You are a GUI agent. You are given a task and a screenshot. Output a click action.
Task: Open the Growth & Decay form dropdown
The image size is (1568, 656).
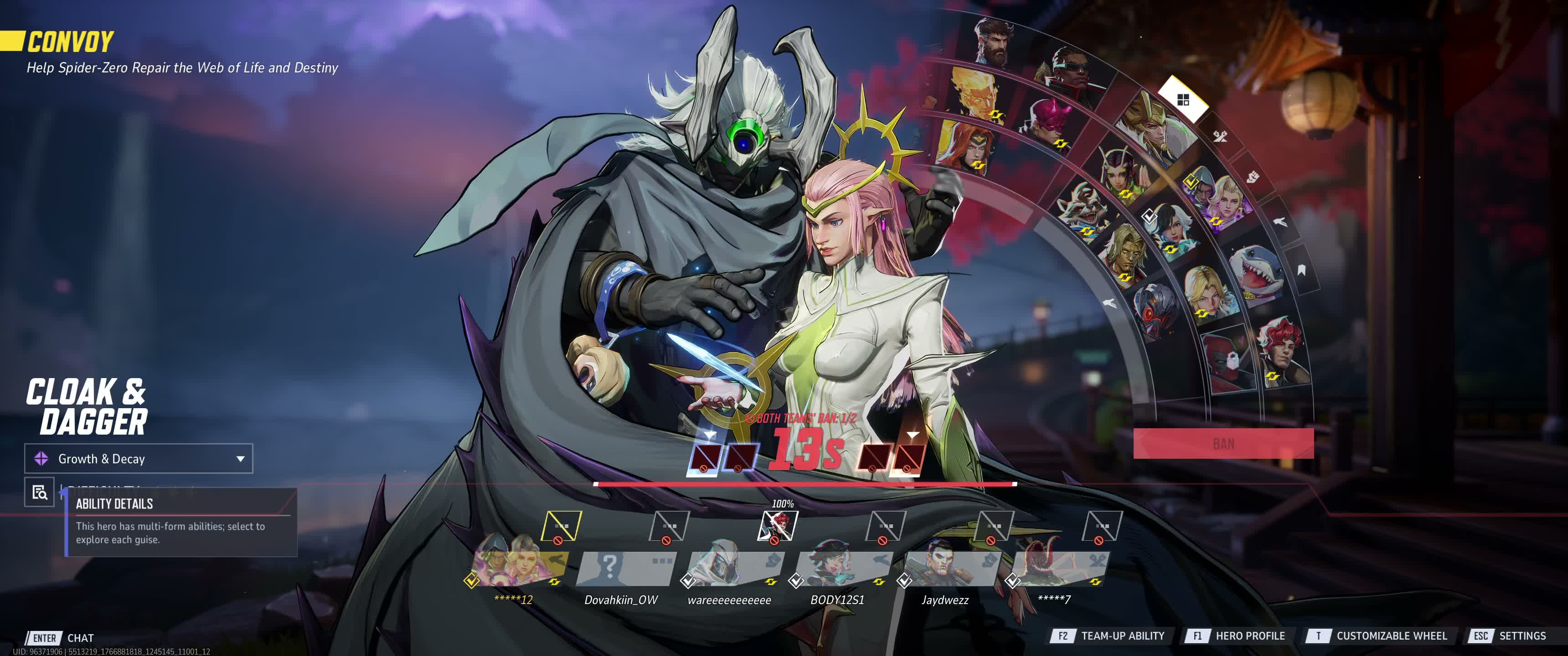point(138,459)
